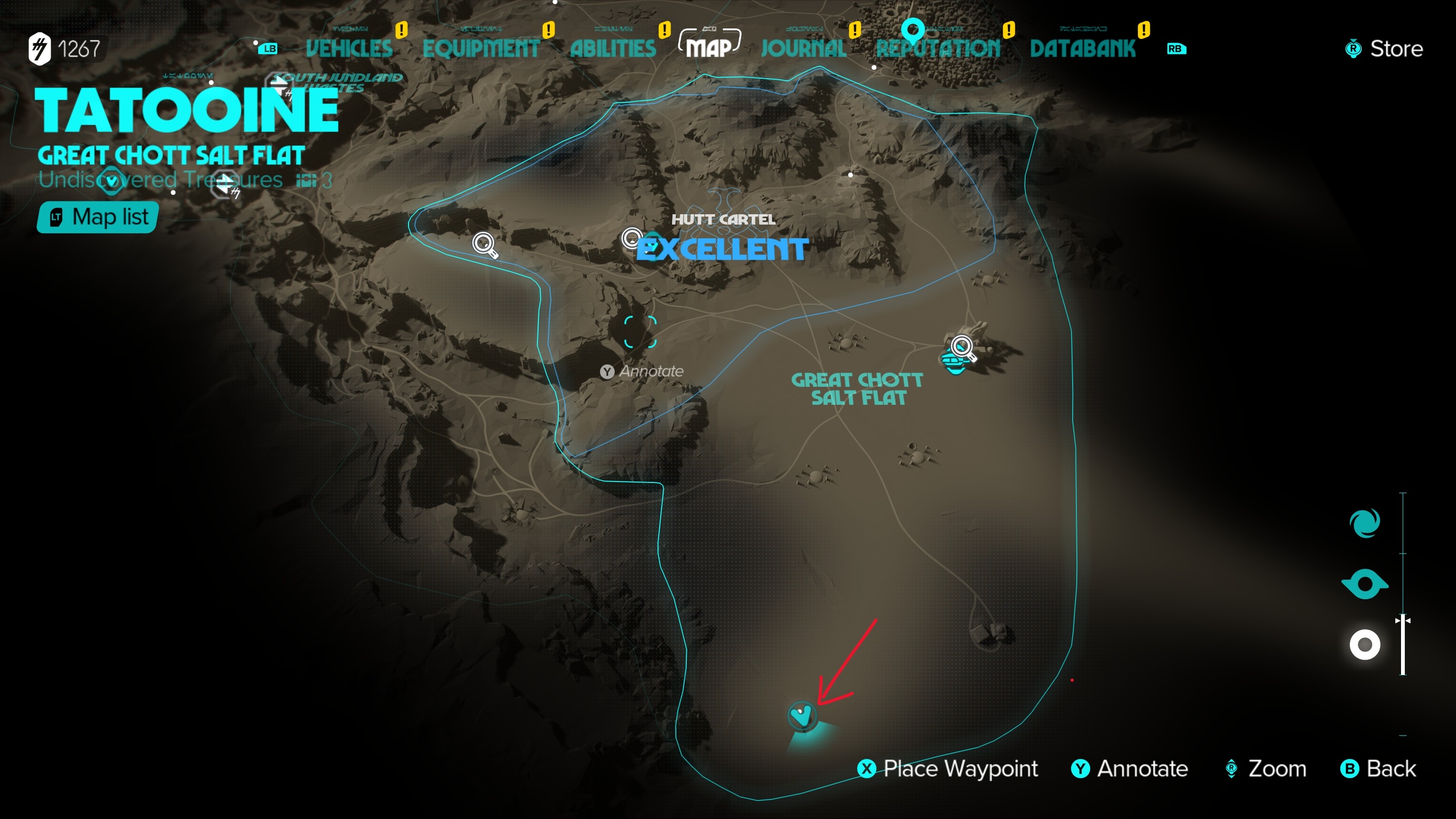This screenshot has height=819, width=1456.
Task: Switch to the Databank tab
Action: [x=1082, y=49]
